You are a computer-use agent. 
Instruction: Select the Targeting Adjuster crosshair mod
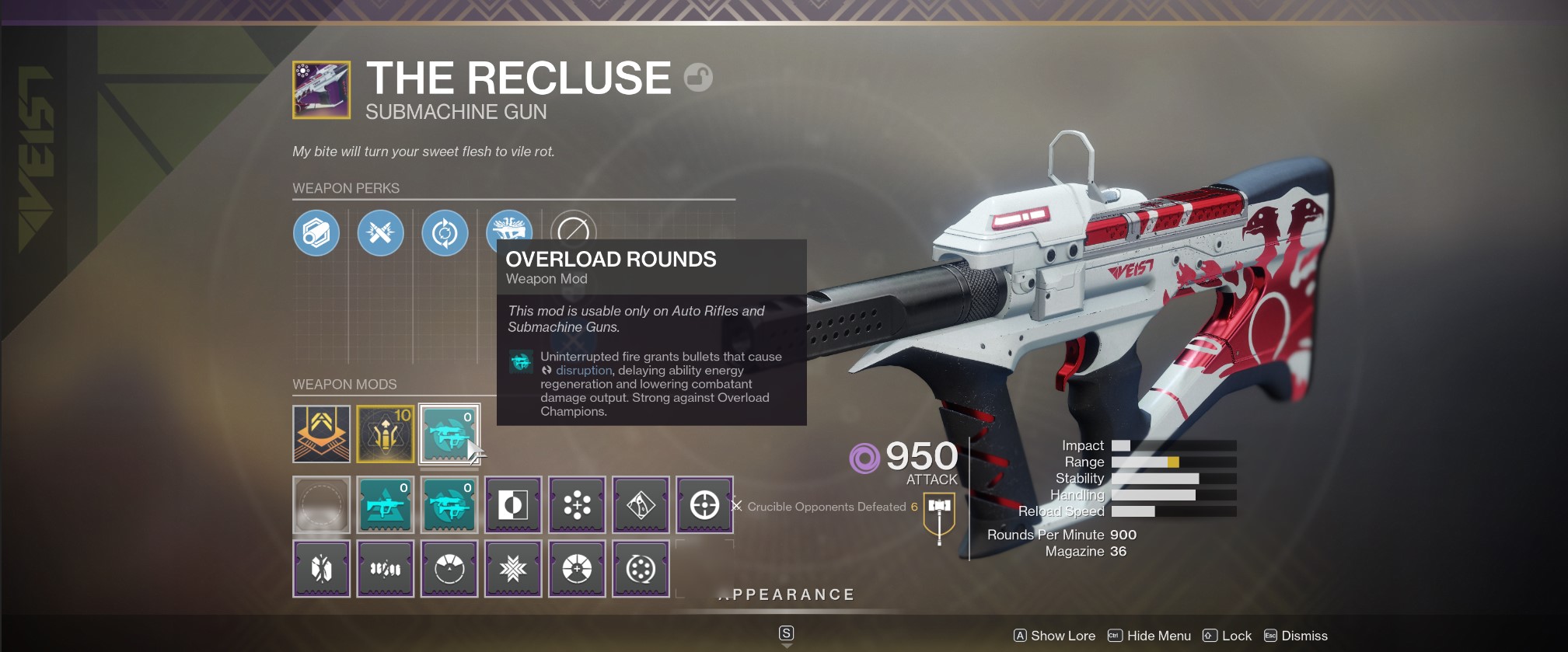pyautogui.click(x=704, y=505)
